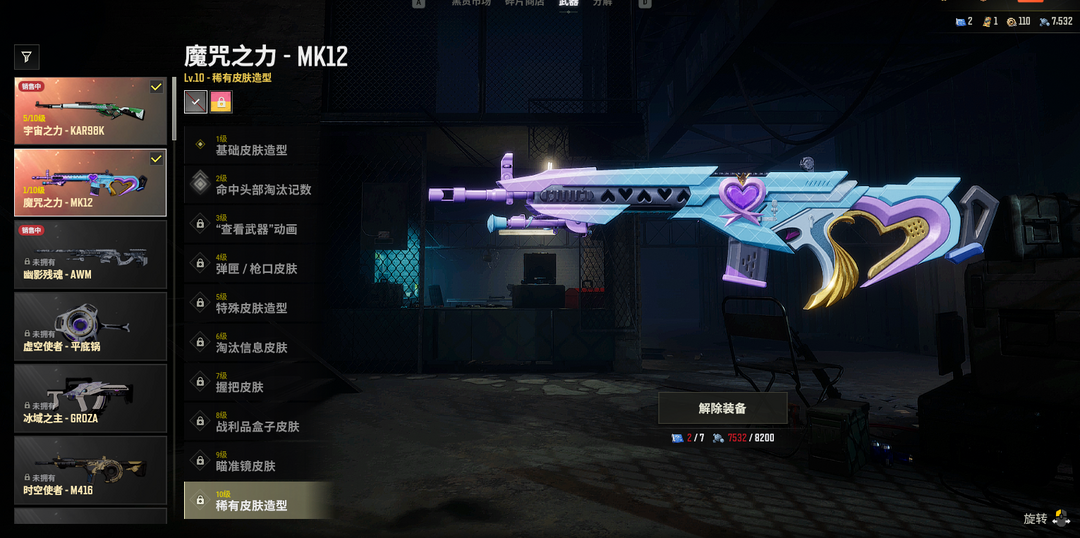Viewport: 1080px width, 538px height.
Task: Show level 1 基础皮肤造型 upgrade
Action: click(x=257, y=146)
